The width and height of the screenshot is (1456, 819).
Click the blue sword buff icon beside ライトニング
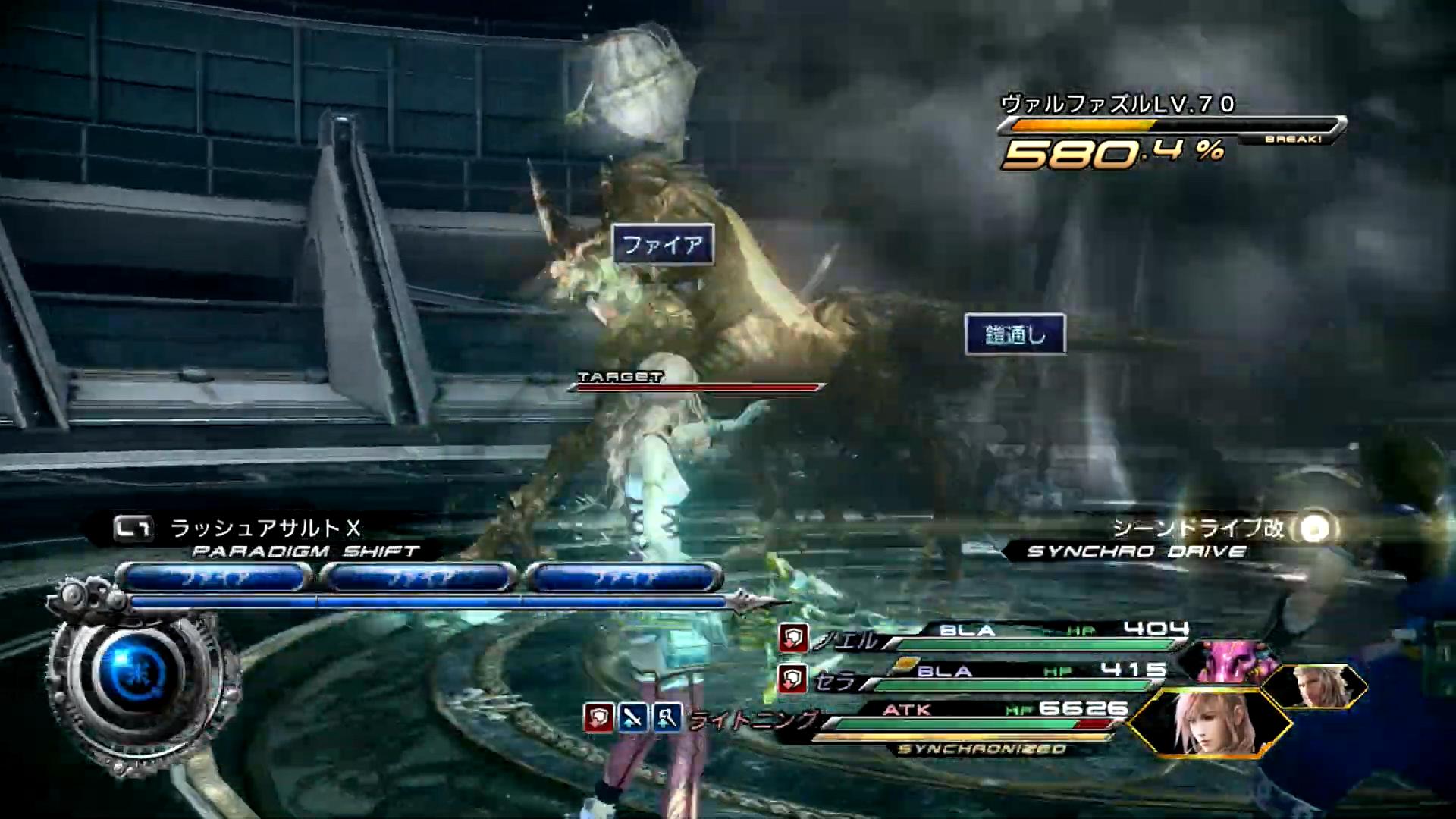(x=632, y=717)
